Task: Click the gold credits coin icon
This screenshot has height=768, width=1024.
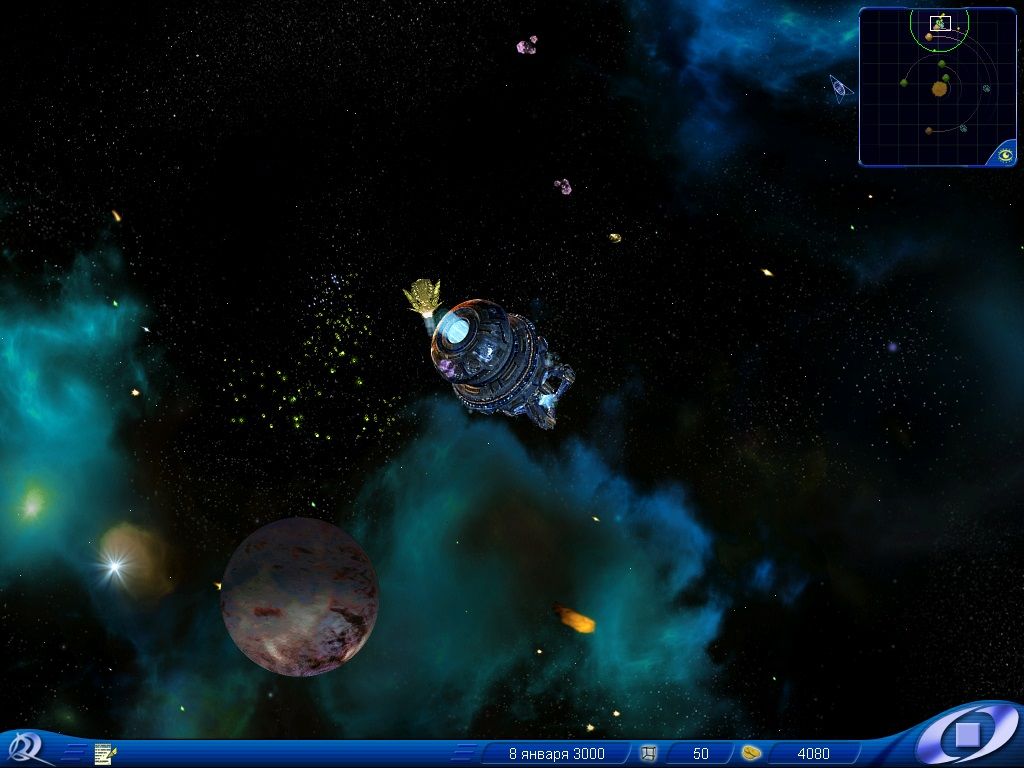Action: (752, 753)
